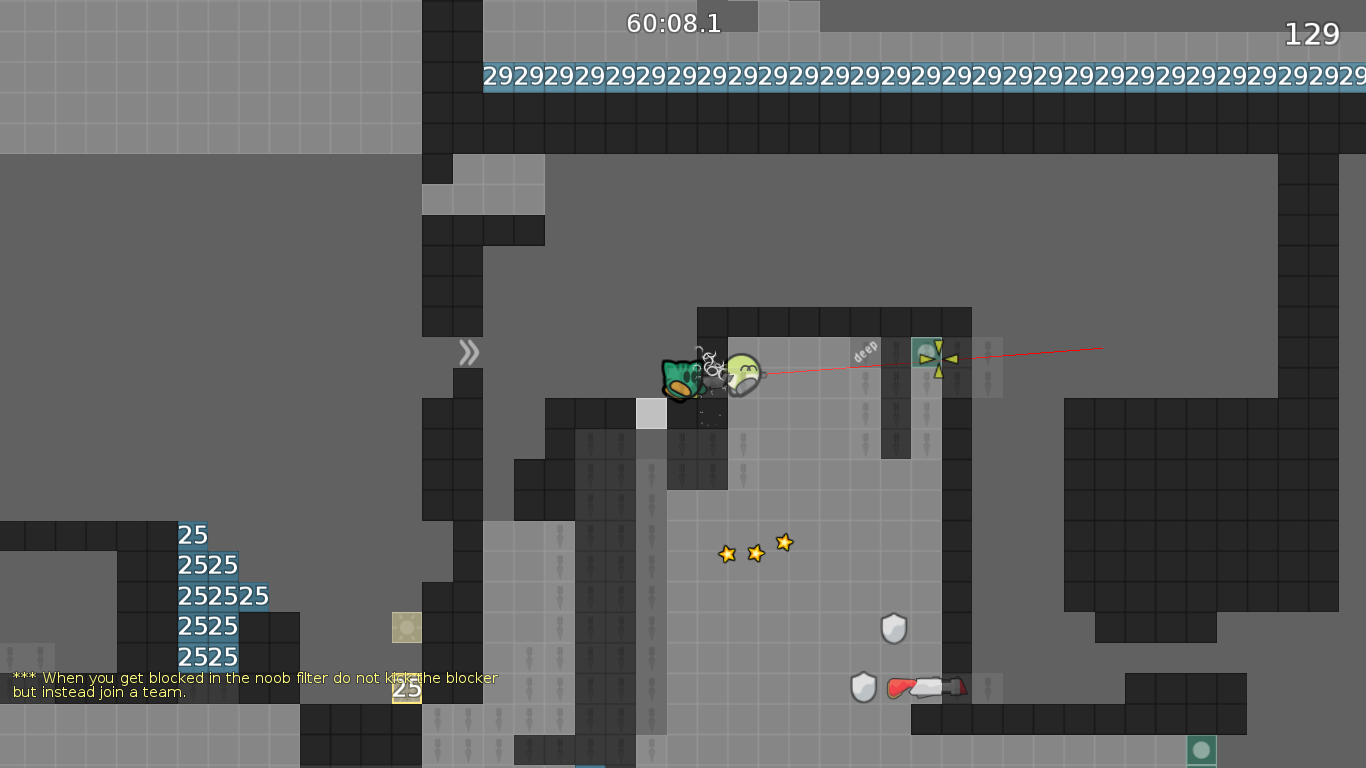Viewport: 1366px width, 768px height.
Task: Toggle the yellow 25 switch tile
Action: click(x=405, y=690)
